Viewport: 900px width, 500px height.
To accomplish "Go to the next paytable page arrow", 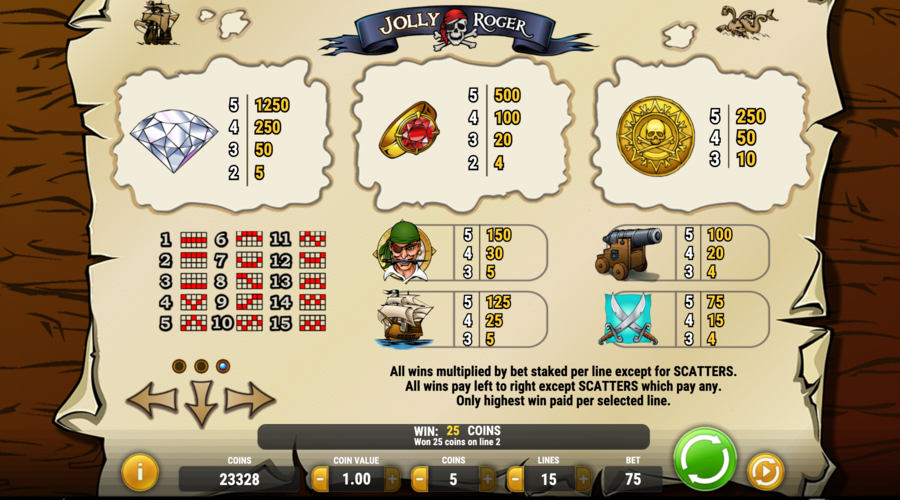I will click(250, 400).
